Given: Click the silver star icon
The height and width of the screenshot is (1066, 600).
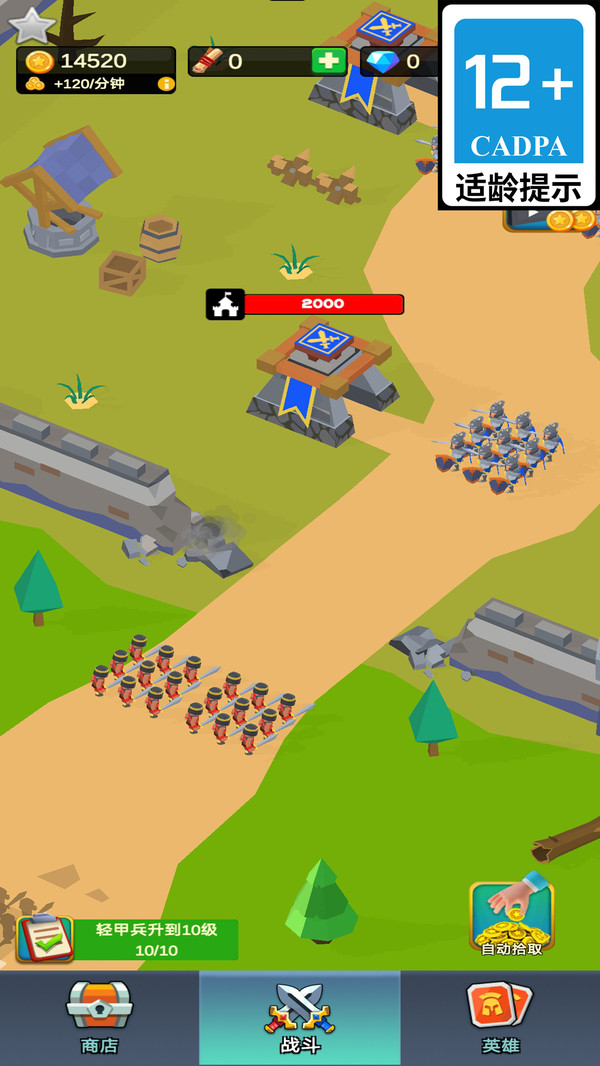Looking at the screenshot, I should (x=32, y=25).
